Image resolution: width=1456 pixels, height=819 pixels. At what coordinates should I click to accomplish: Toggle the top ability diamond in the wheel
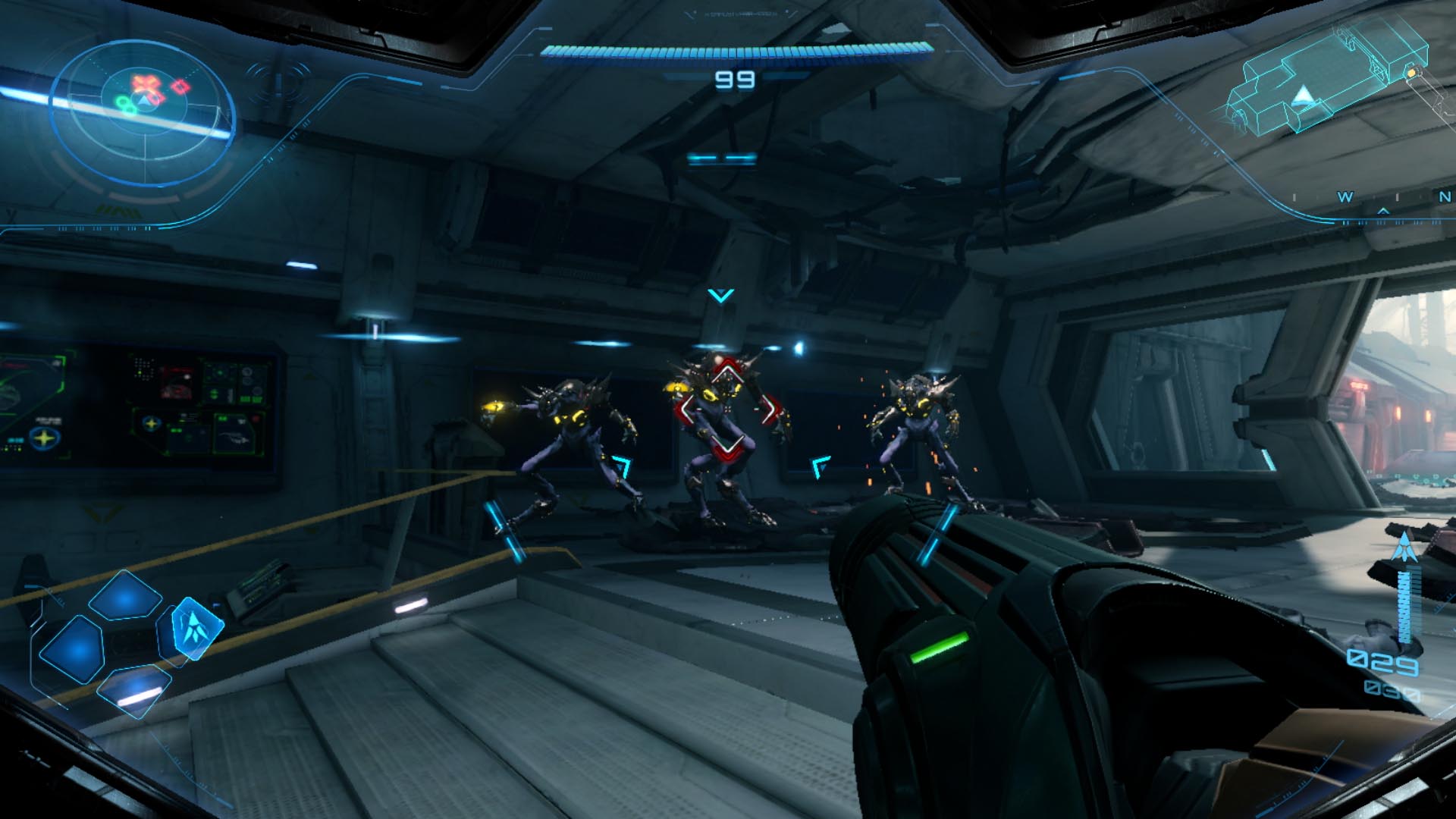124,595
